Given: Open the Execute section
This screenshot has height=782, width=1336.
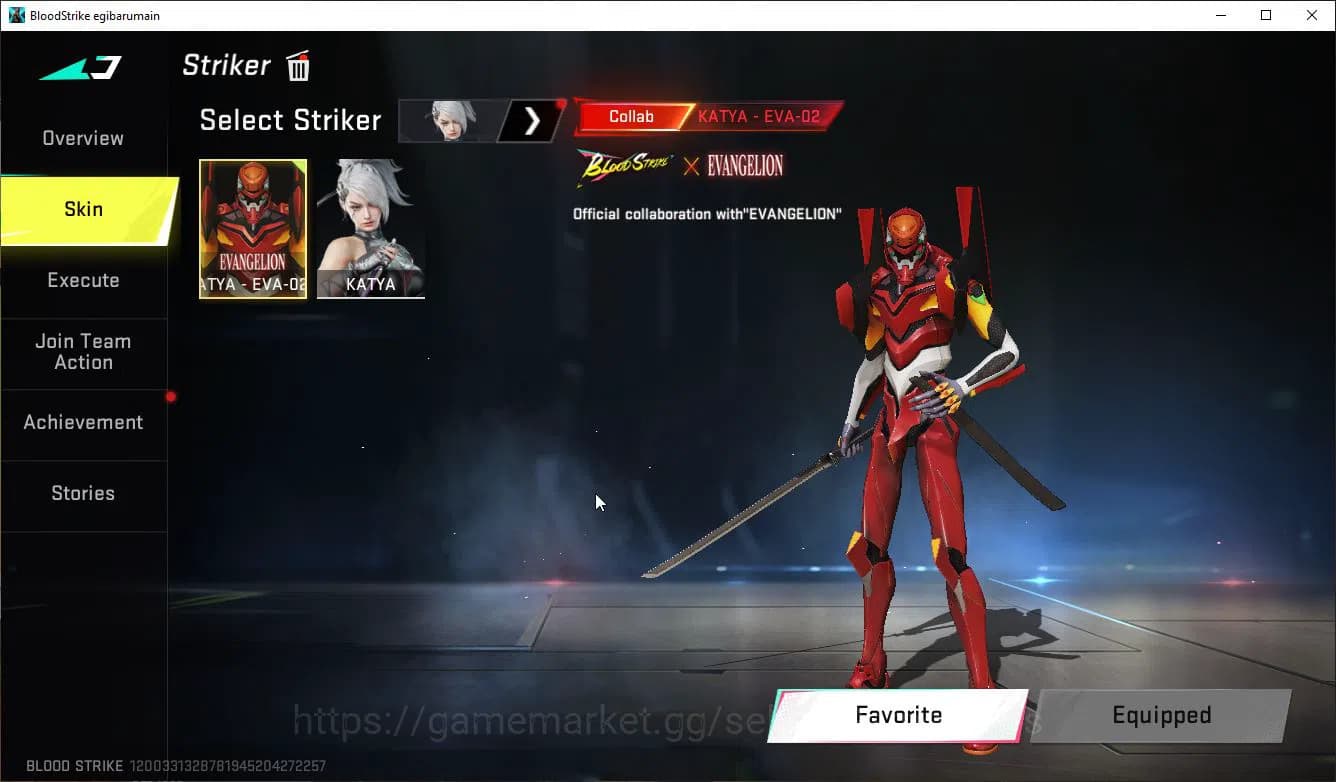Looking at the screenshot, I should (83, 280).
